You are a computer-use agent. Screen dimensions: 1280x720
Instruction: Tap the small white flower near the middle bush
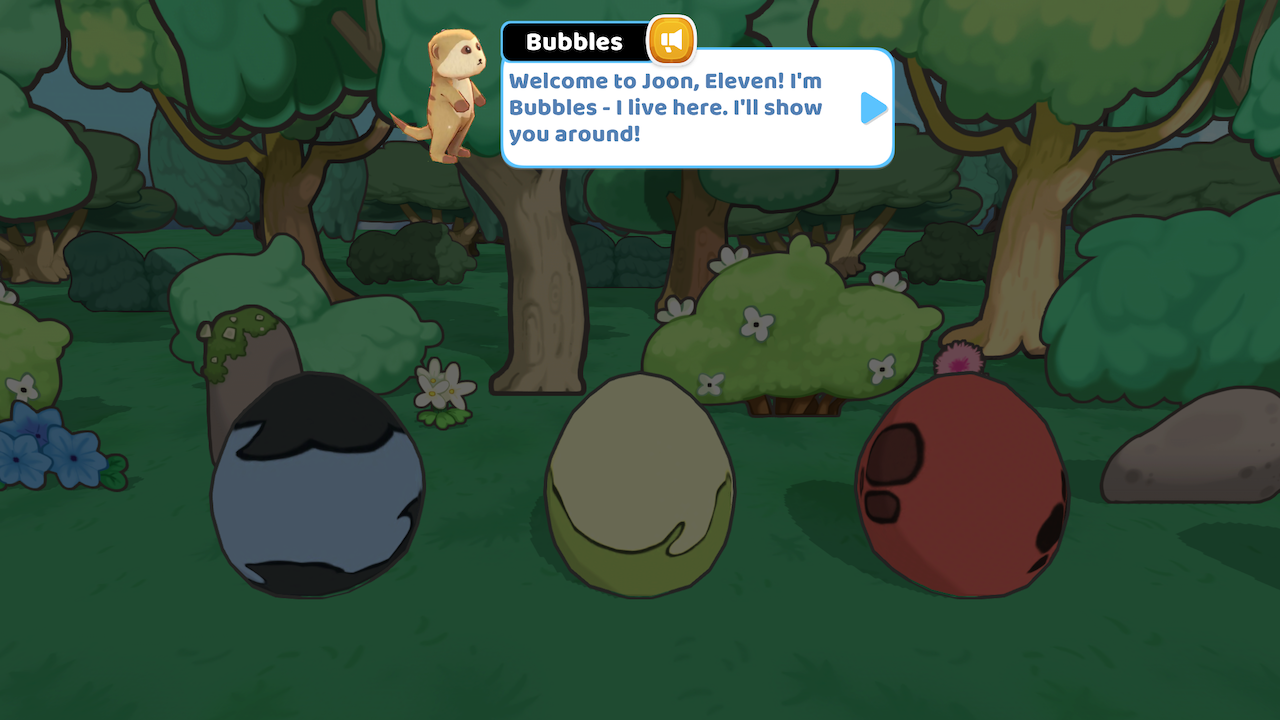[x=709, y=382]
